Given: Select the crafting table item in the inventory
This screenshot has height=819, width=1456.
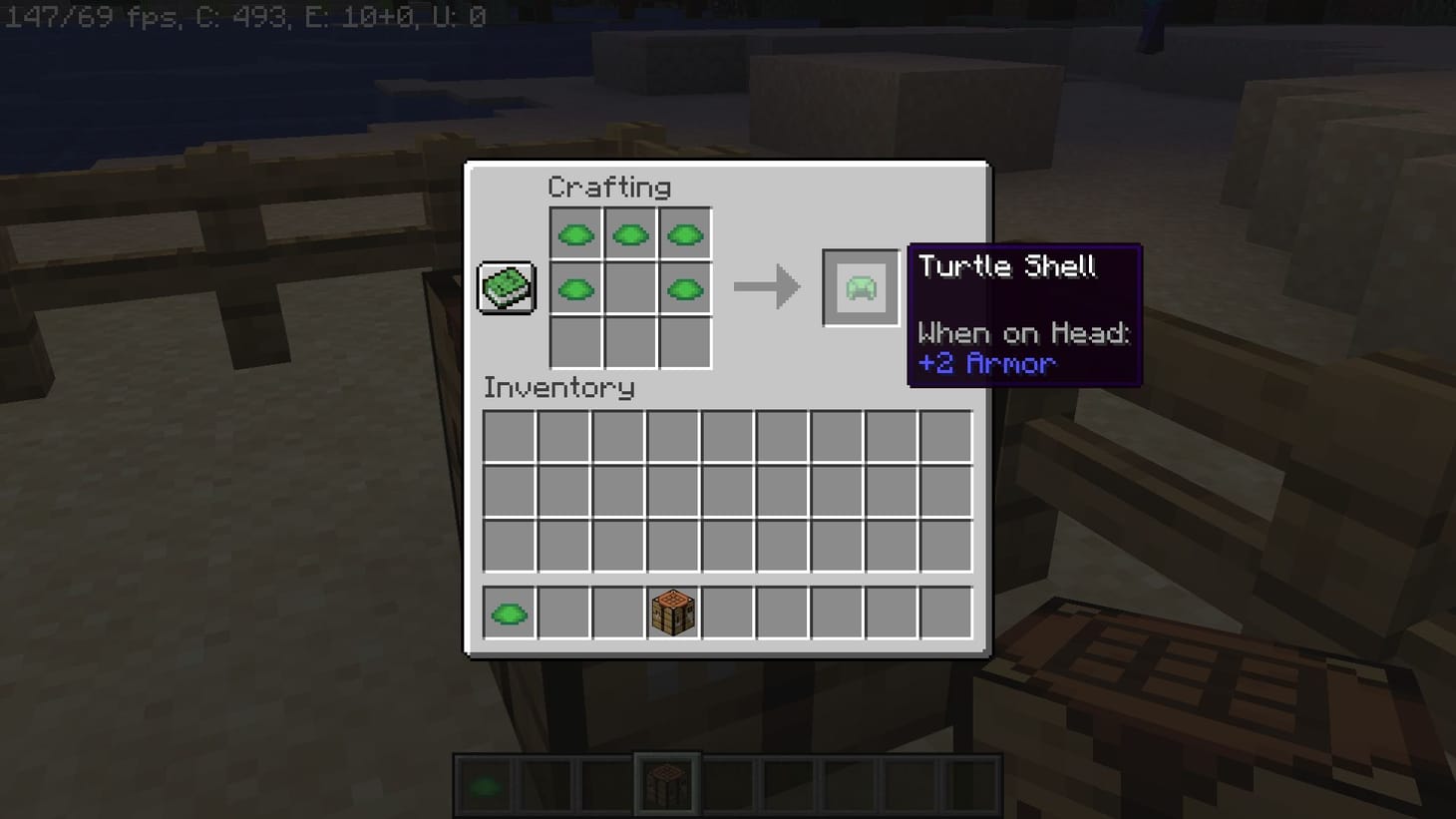Looking at the screenshot, I should [673, 613].
